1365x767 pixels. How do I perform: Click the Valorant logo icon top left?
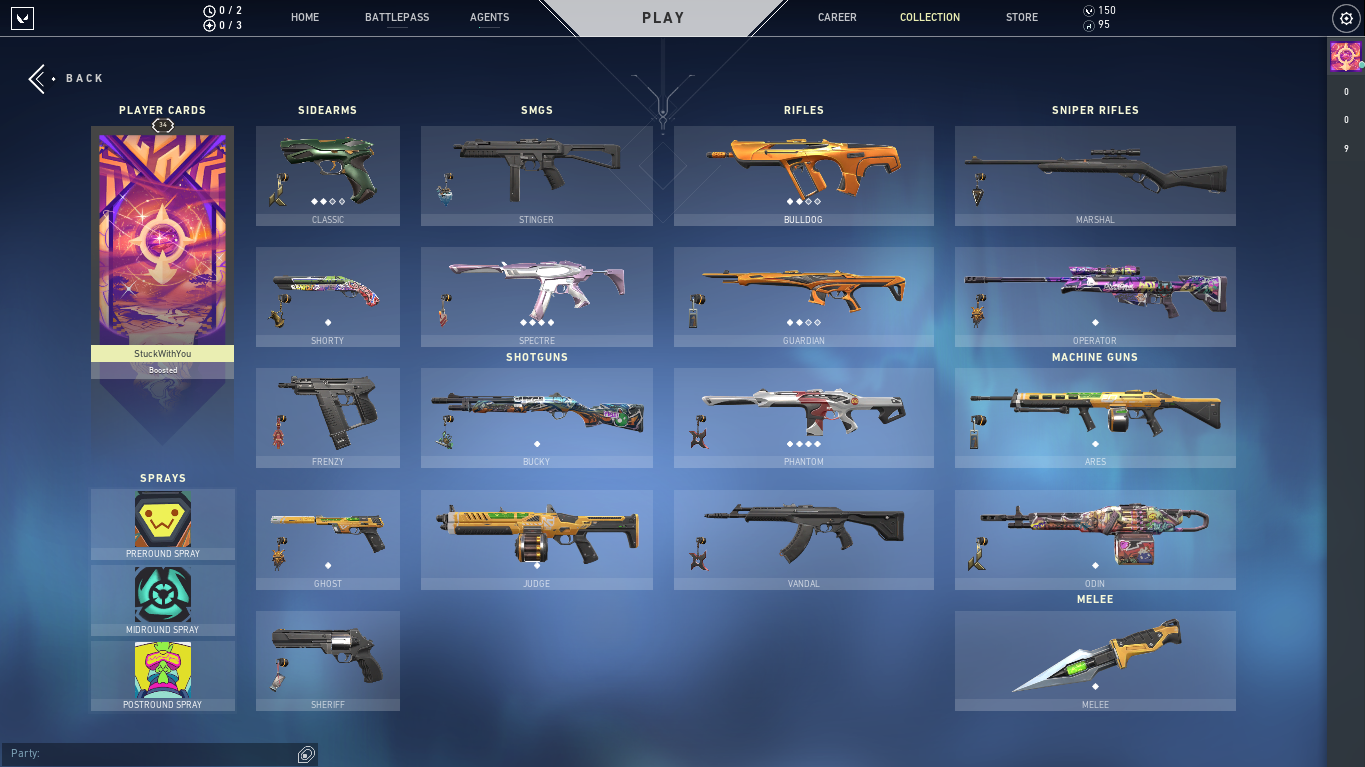[22, 18]
